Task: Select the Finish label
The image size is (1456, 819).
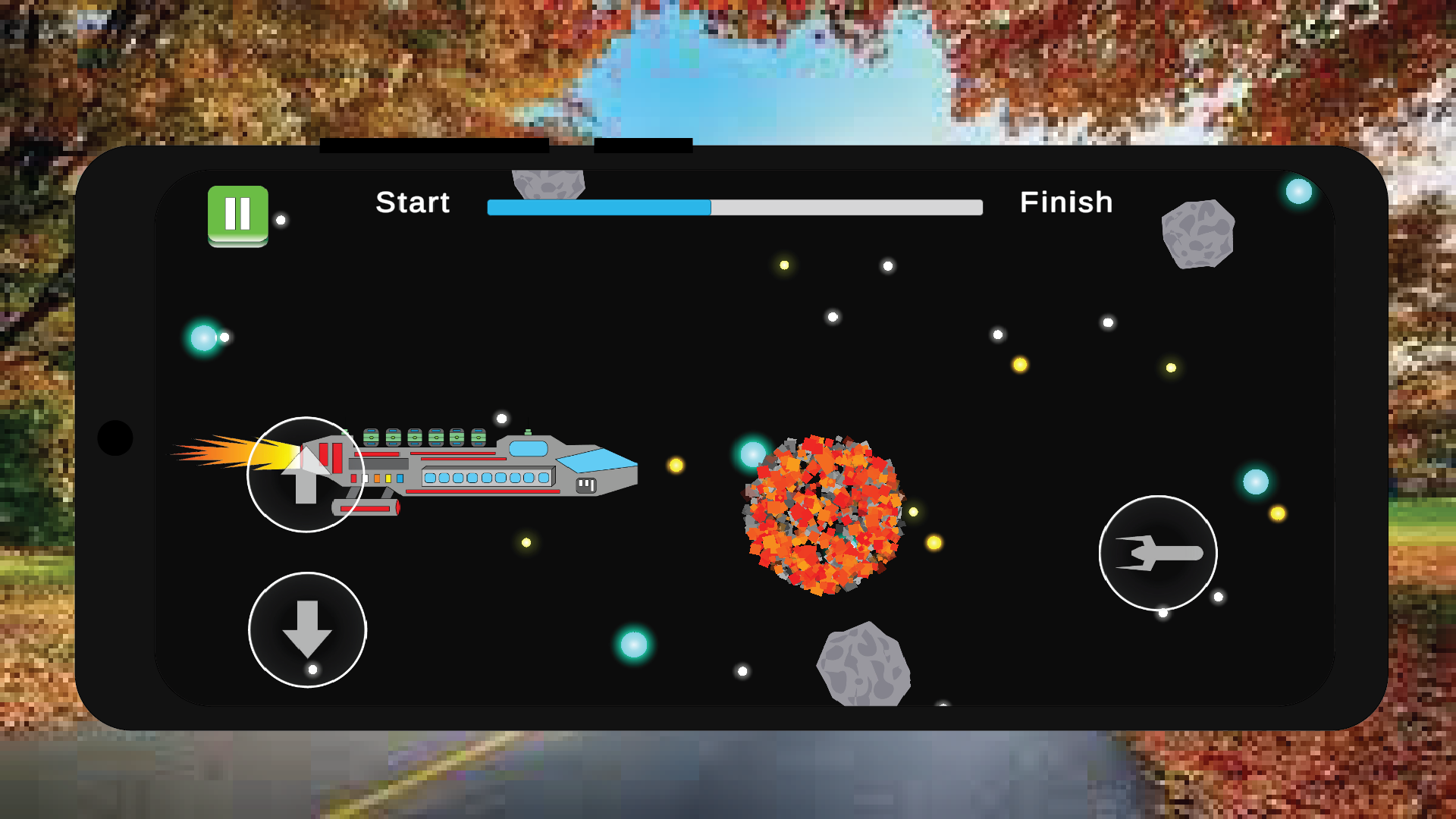Action: (1068, 202)
